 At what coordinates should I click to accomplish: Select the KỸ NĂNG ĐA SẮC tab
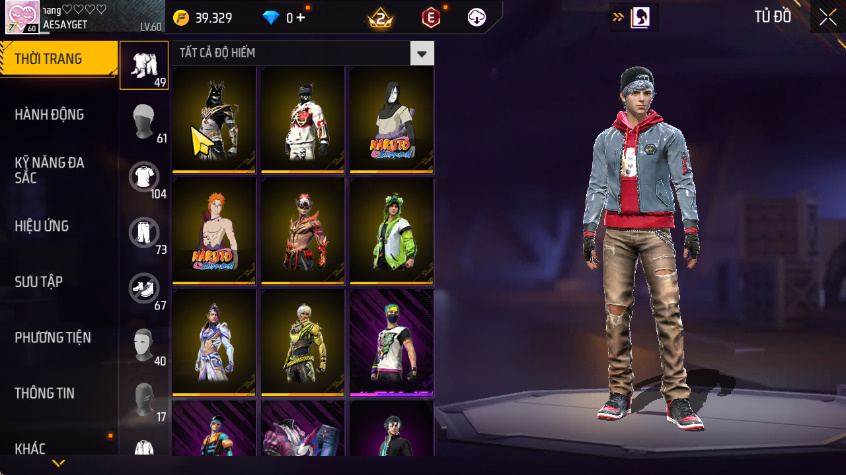pyautogui.click(x=50, y=169)
